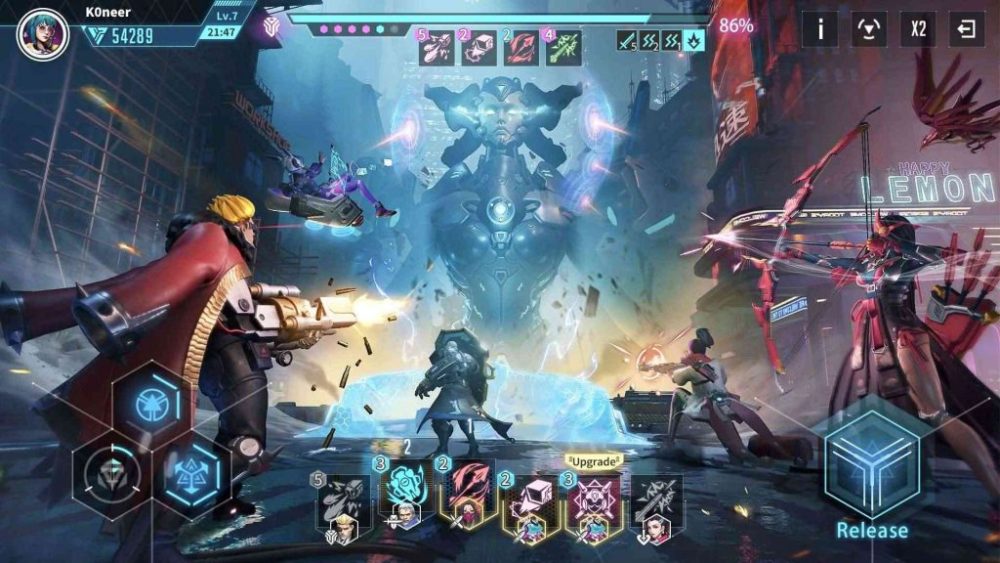Inspect the enemy's missile skill icon

click(x=437, y=47)
